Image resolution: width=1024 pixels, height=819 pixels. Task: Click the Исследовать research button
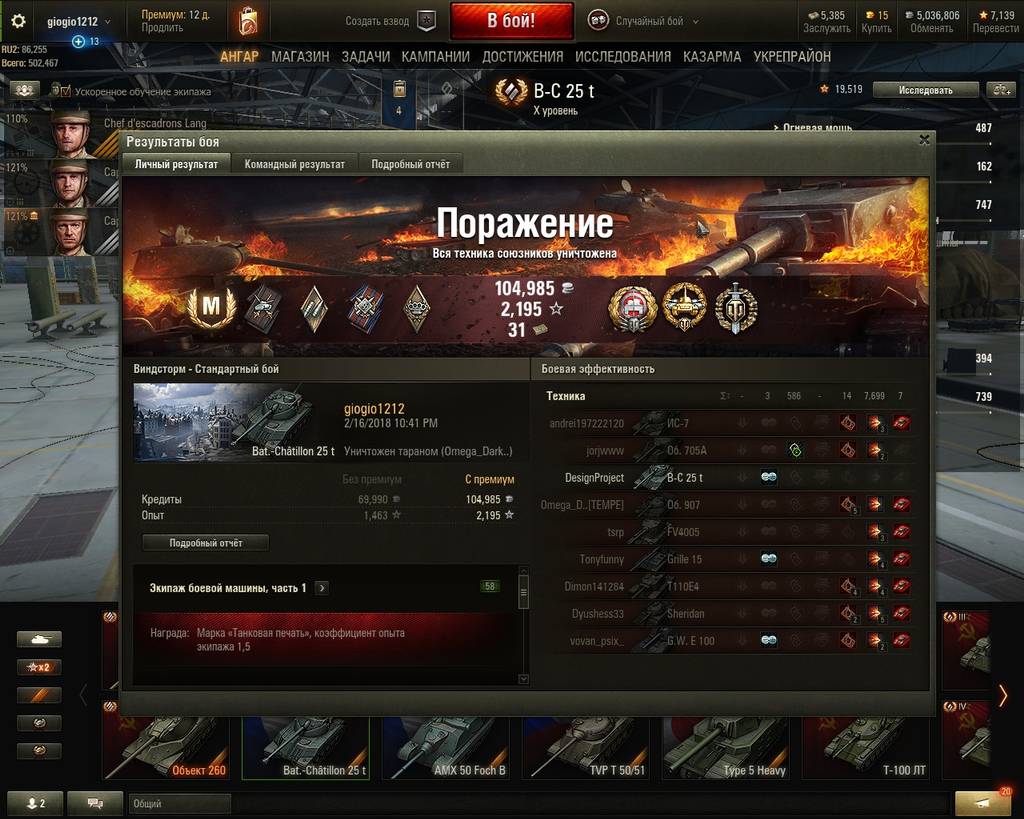(x=925, y=90)
